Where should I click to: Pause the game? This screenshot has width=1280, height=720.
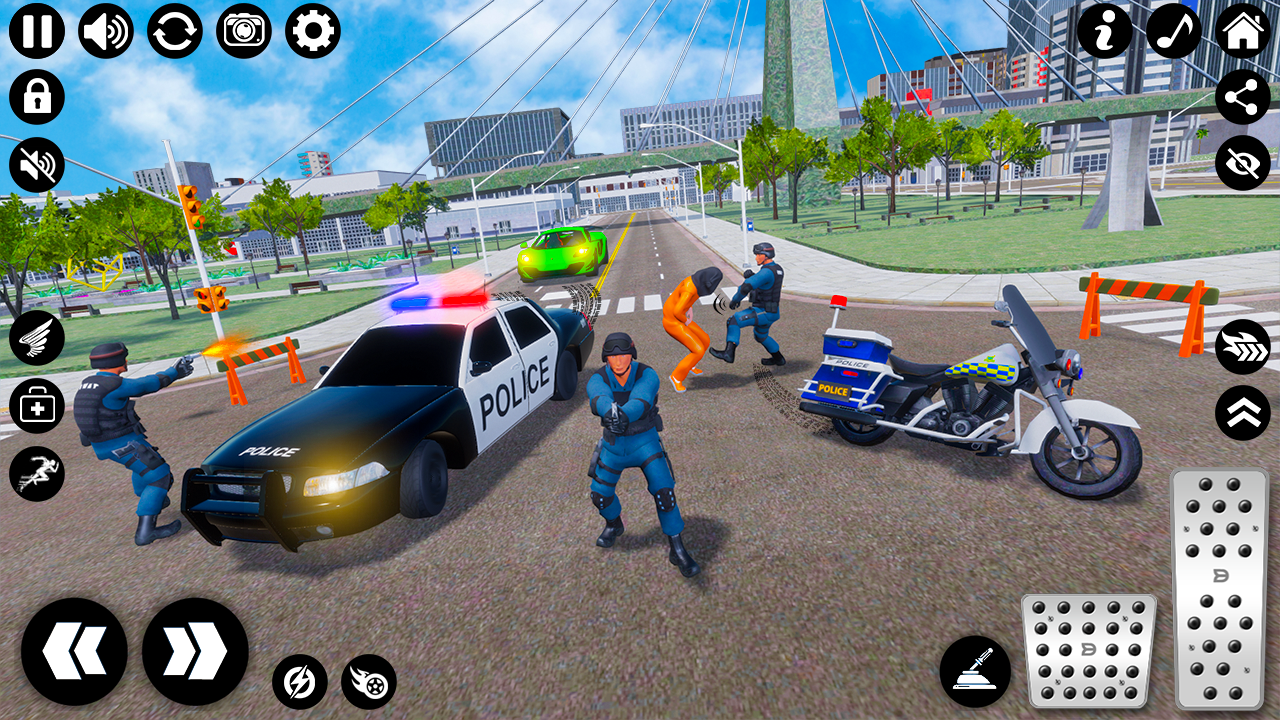tap(37, 29)
